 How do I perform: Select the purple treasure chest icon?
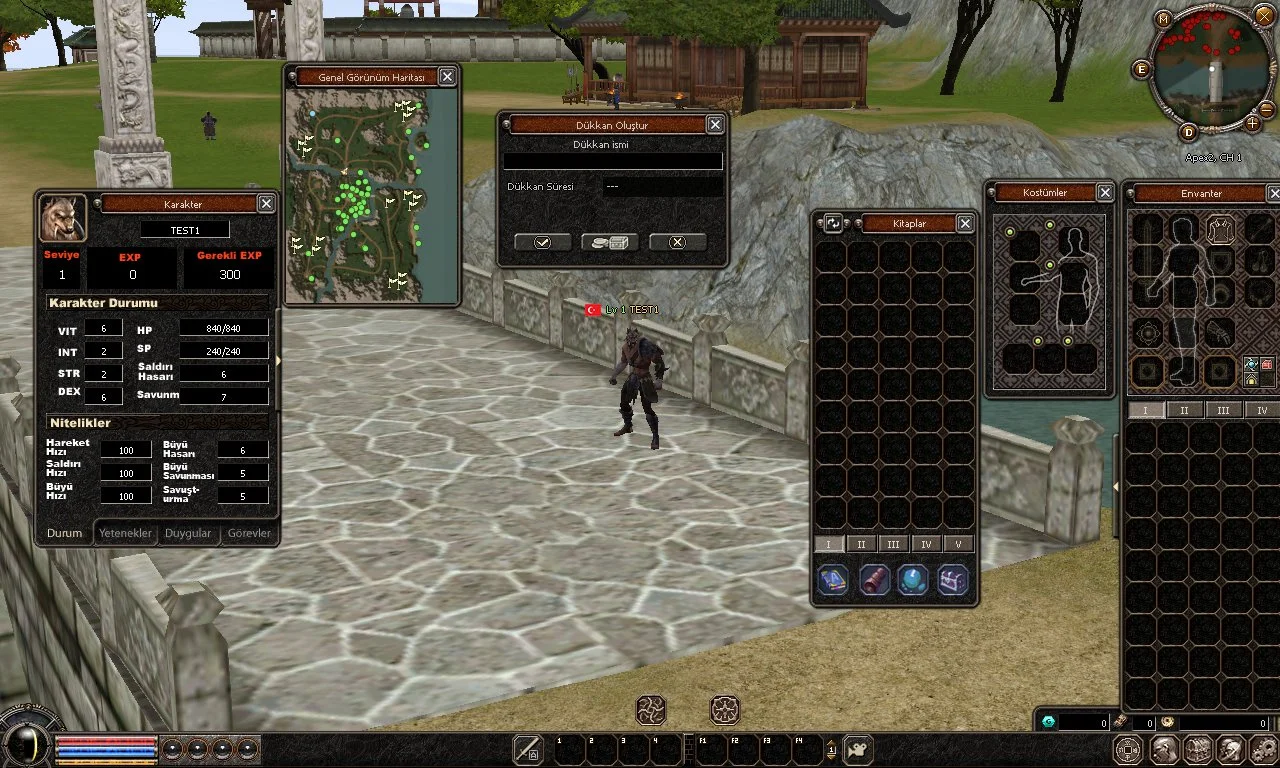coord(953,580)
